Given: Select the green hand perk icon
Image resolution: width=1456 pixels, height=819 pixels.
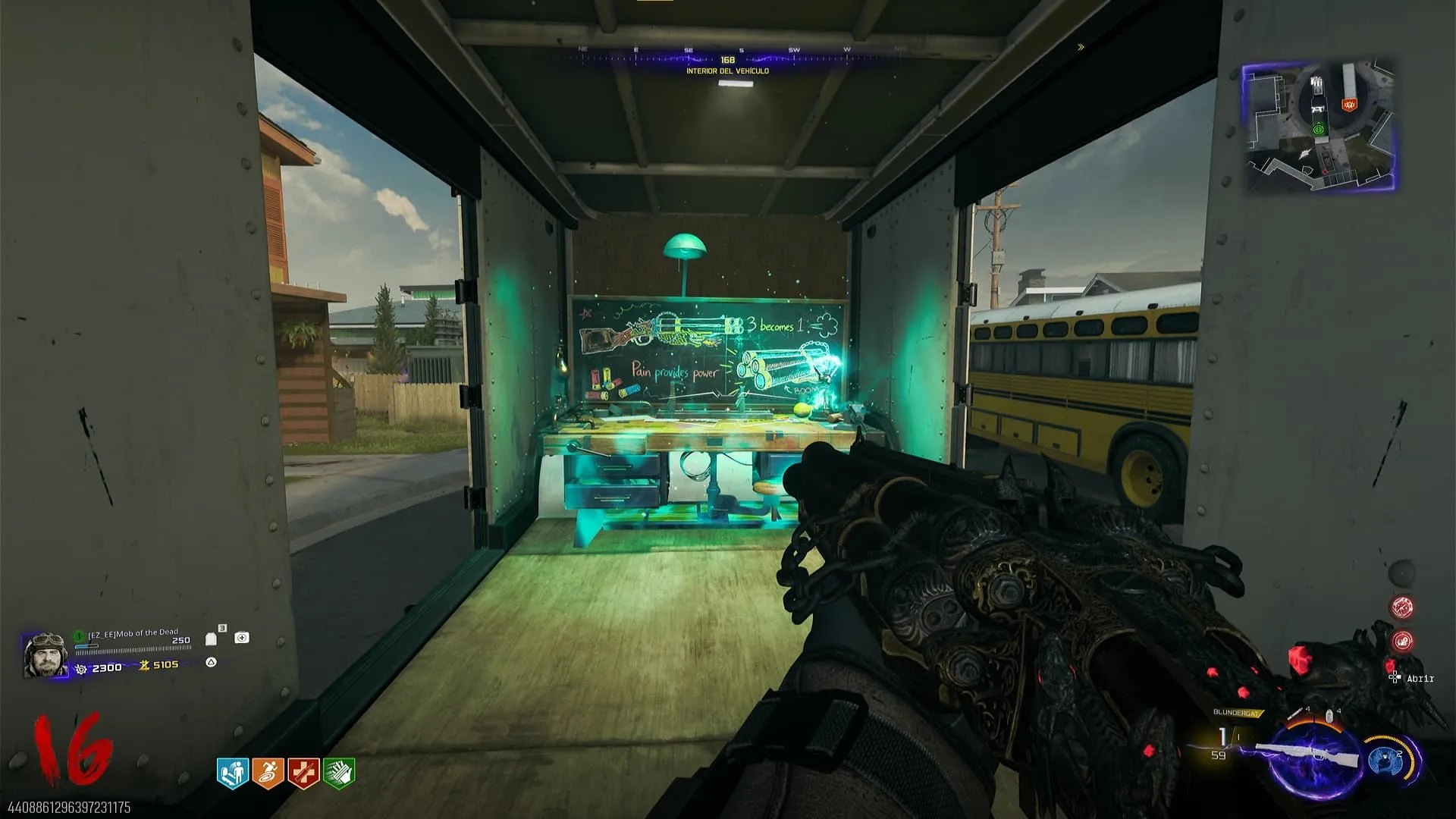Looking at the screenshot, I should tap(339, 773).
